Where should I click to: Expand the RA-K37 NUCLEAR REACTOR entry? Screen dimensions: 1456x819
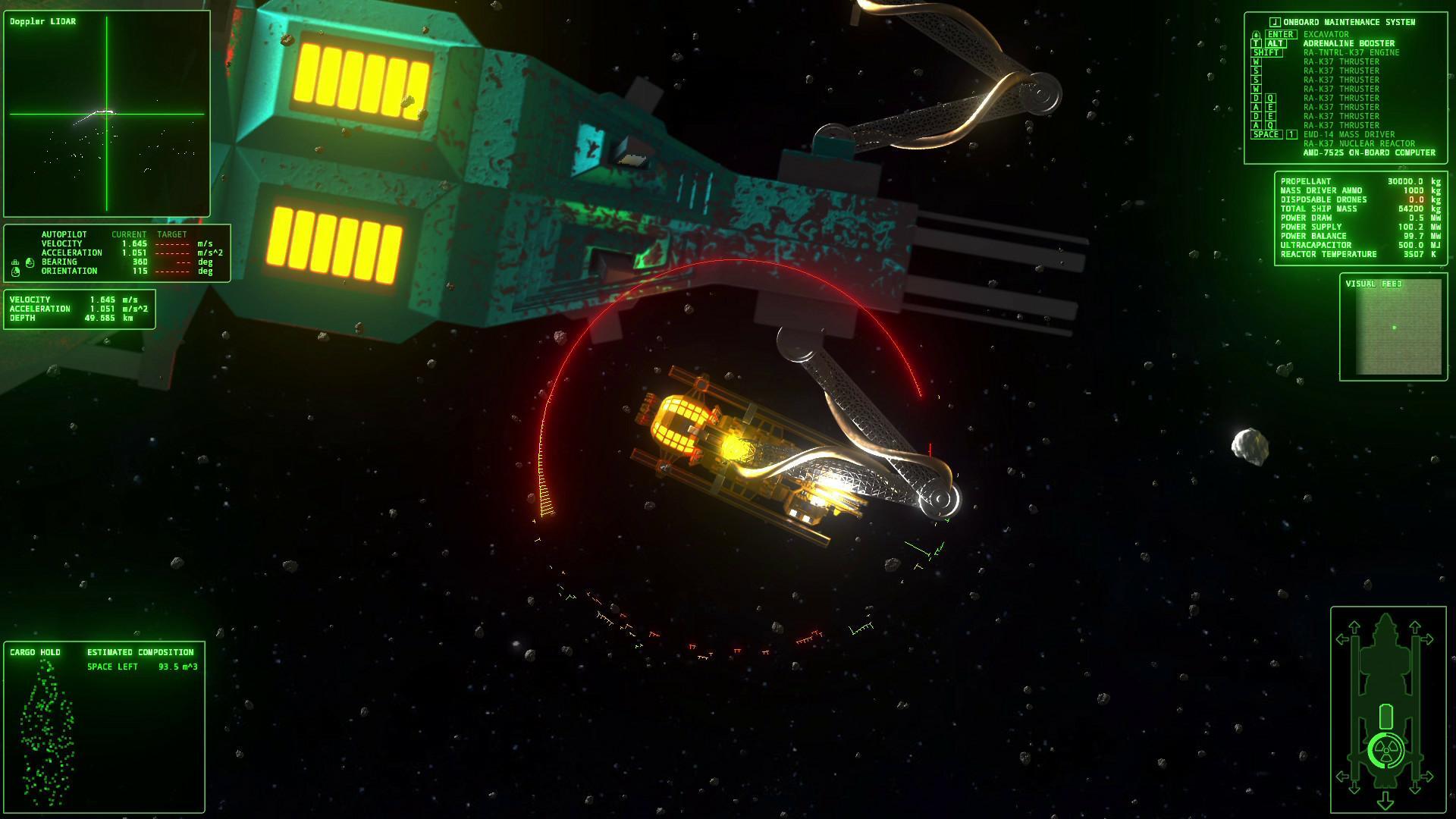pyautogui.click(x=1360, y=143)
